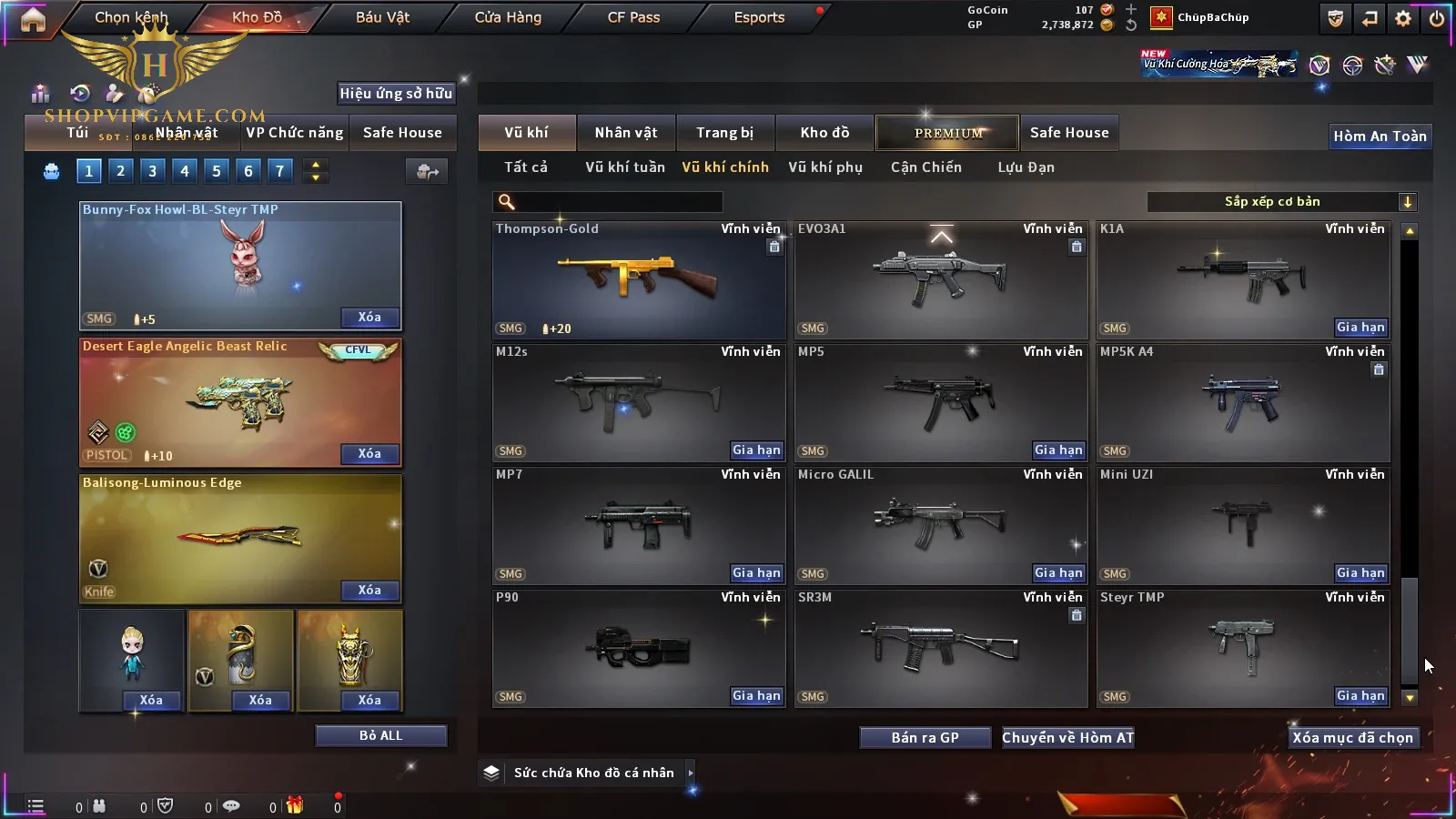Switch to the Esports section

pyautogui.click(x=759, y=17)
